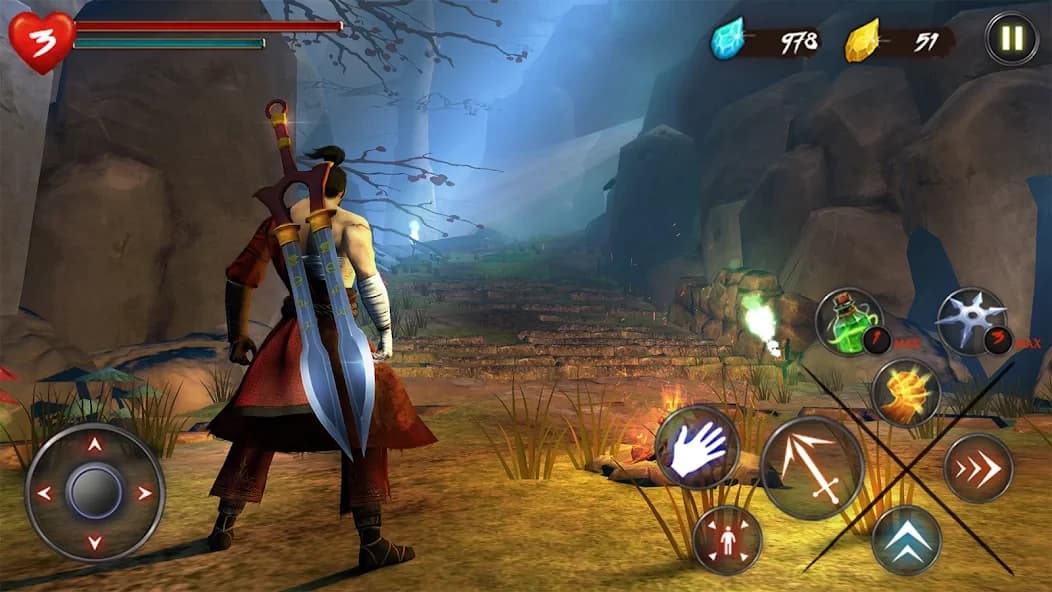Tap the red figure stance button
The height and width of the screenshot is (592, 1052).
[727, 540]
